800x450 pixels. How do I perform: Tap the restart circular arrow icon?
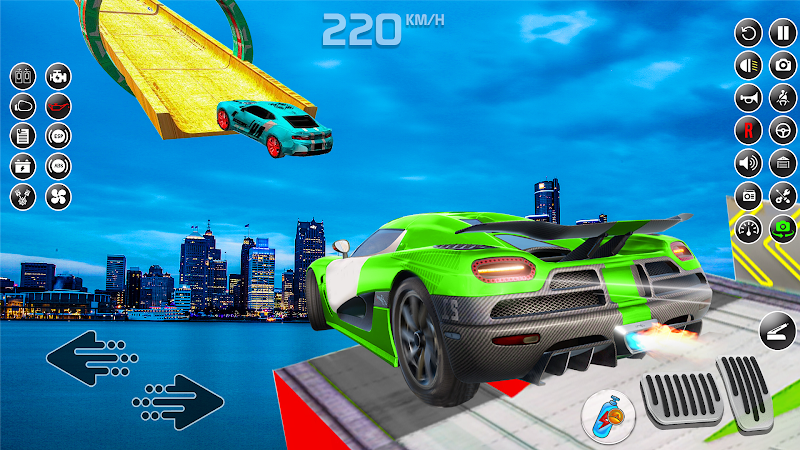click(x=747, y=33)
